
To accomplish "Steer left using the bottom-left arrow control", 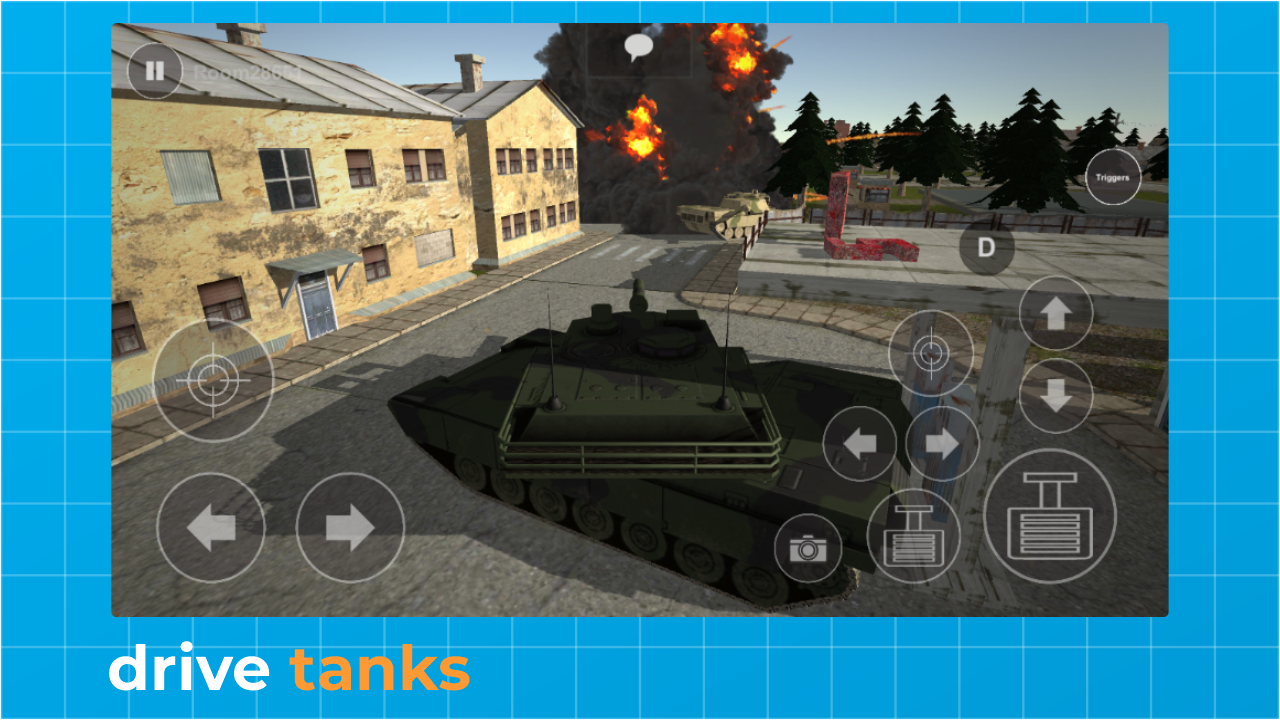I will tap(213, 527).
